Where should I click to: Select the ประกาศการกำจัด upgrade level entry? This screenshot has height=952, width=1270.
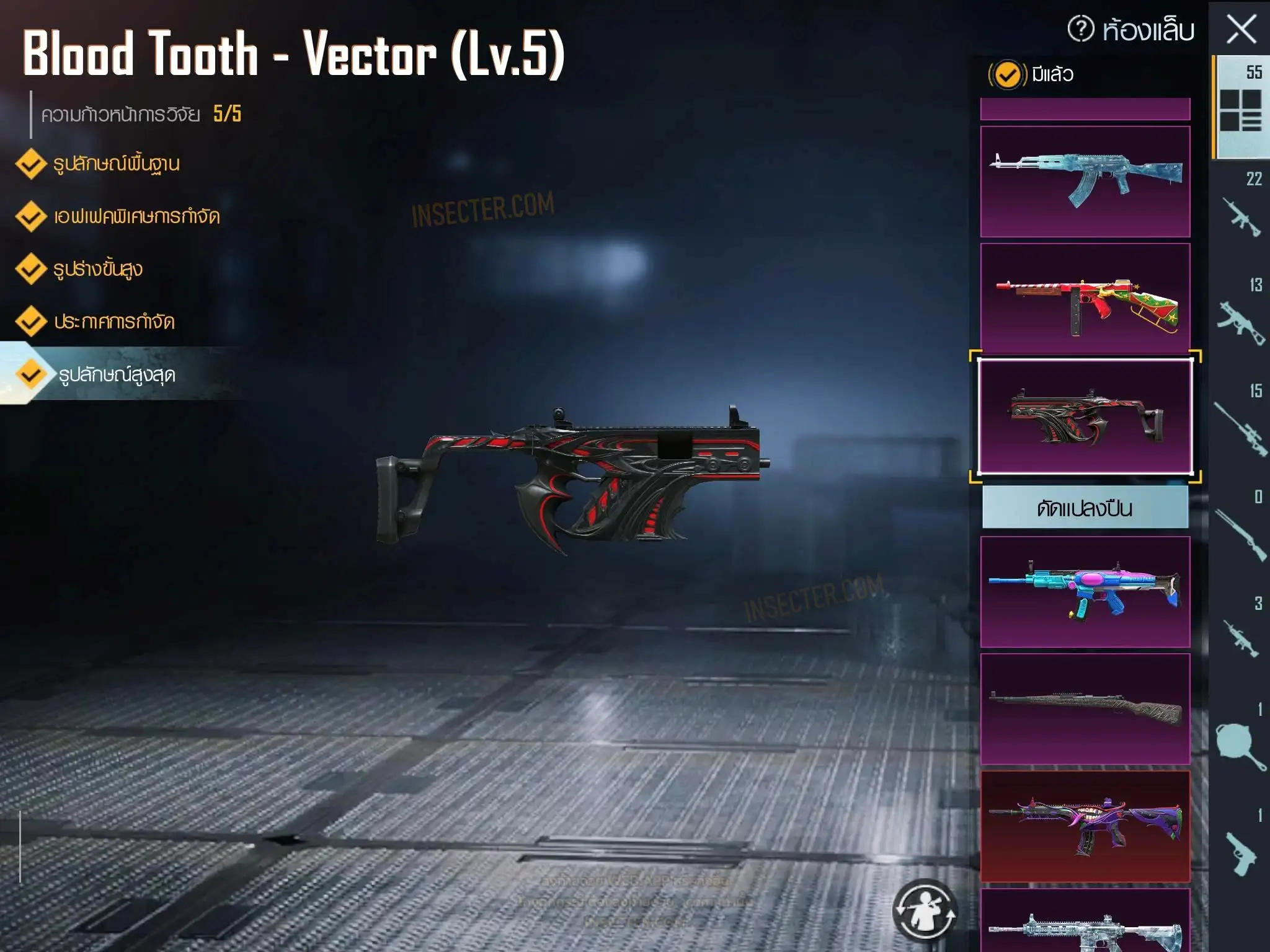point(113,322)
